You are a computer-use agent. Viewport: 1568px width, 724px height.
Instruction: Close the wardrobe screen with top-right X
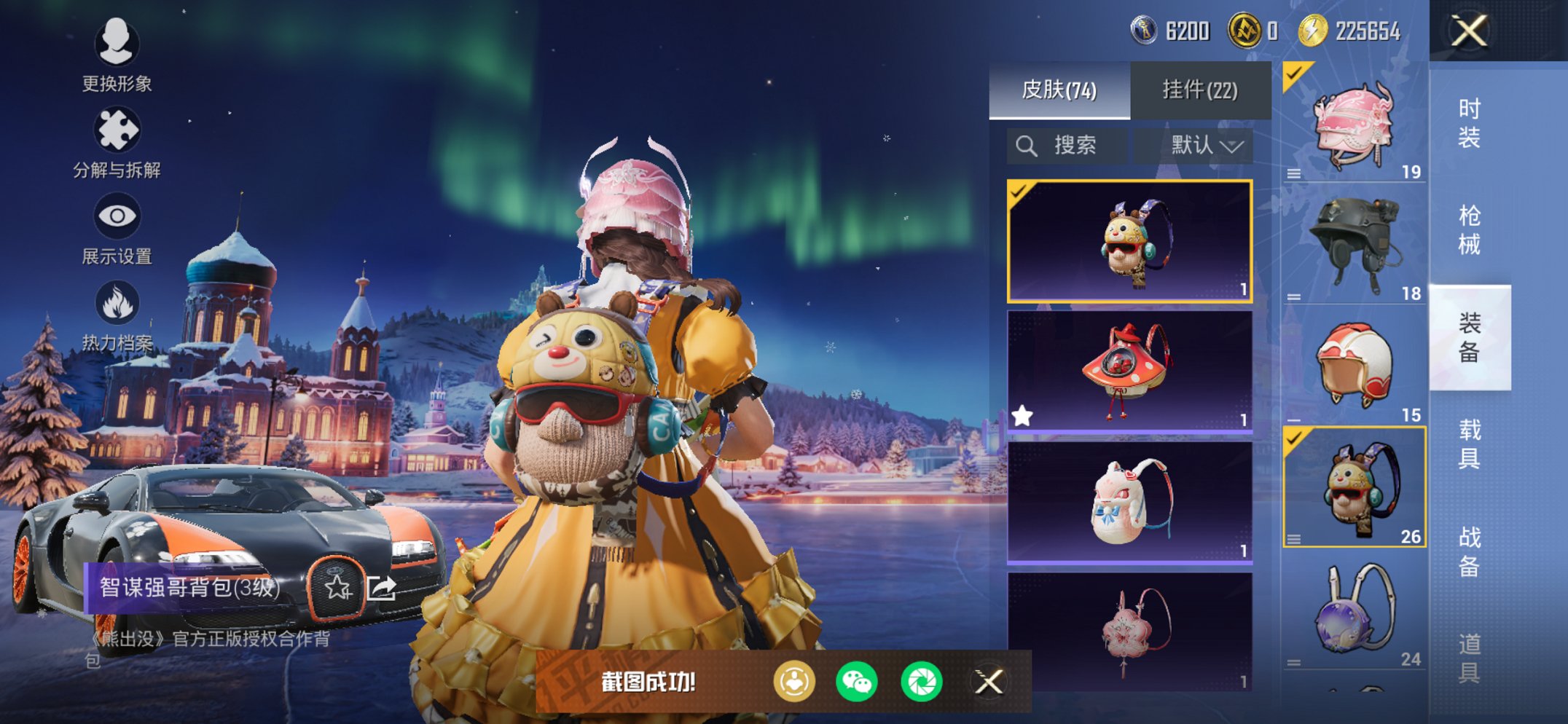(1469, 31)
